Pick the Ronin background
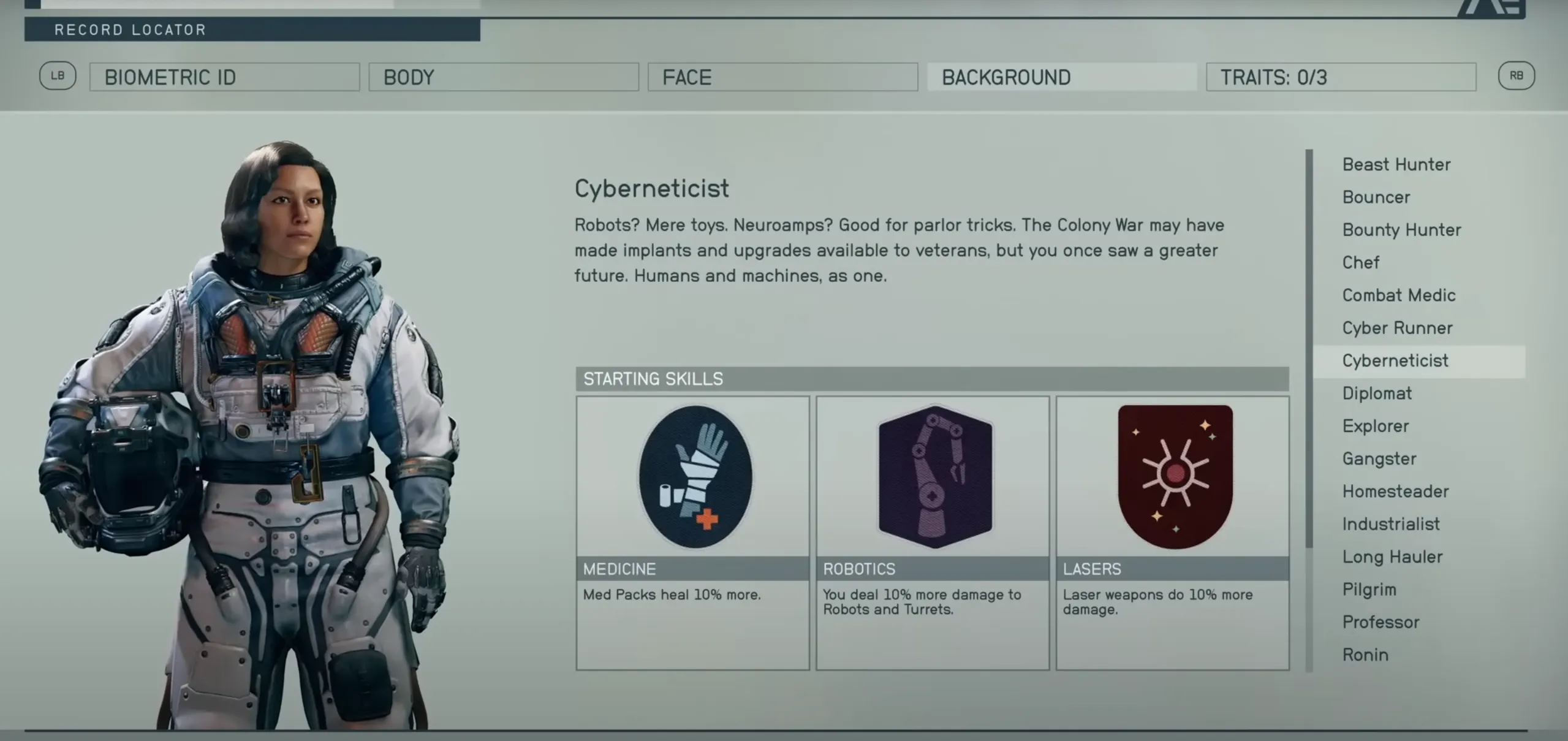 pos(1365,655)
